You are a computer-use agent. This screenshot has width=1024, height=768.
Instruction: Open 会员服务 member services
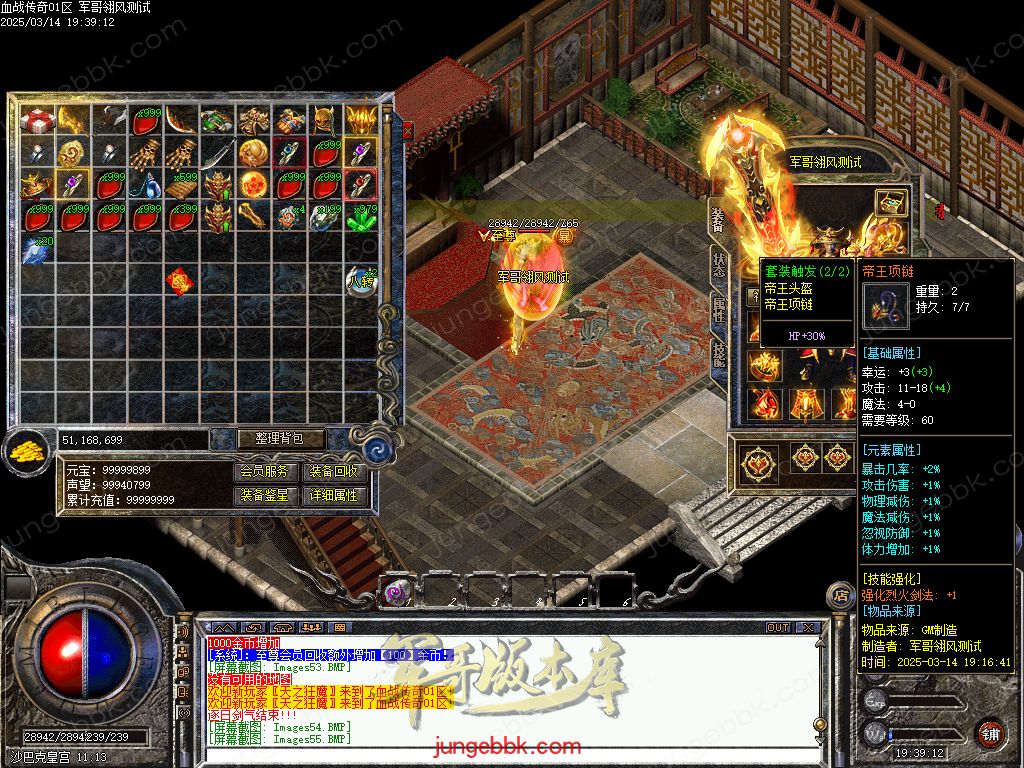pyautogui.click(x=267, y=472)
